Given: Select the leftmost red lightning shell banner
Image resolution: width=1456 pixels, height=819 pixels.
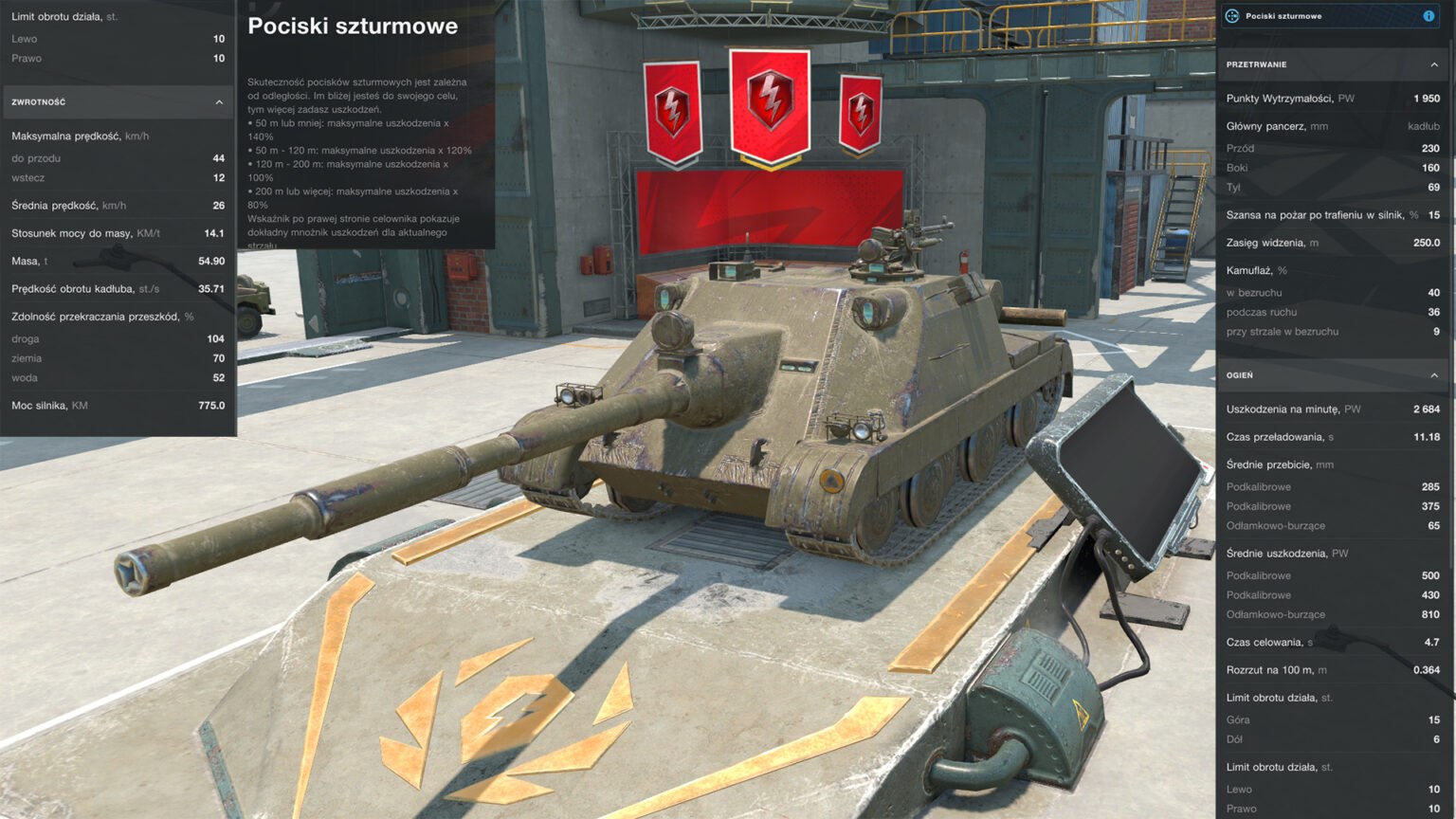Looking at the screenshot, I should point(670,111).
